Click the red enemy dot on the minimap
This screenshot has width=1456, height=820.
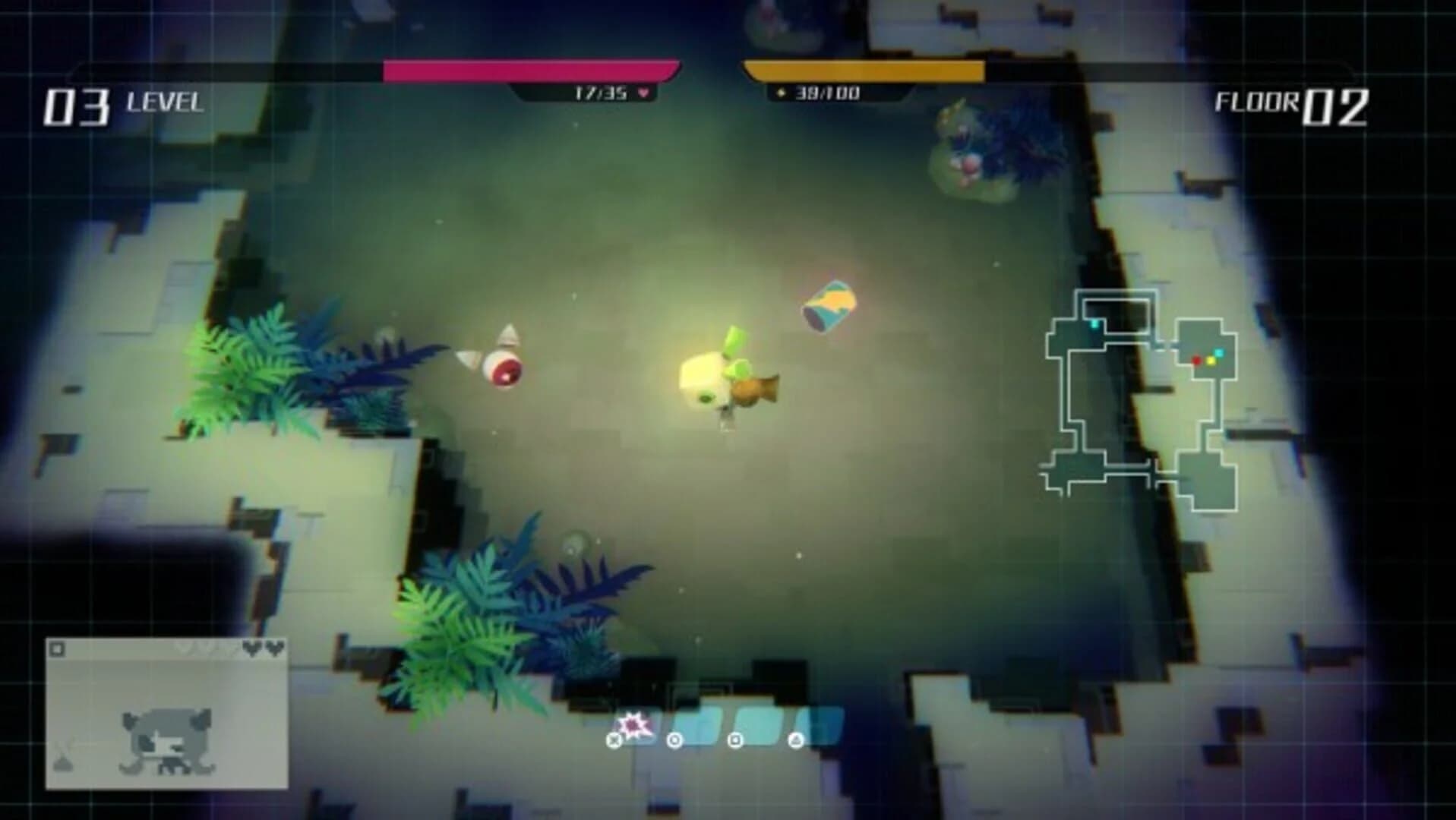1196,361
